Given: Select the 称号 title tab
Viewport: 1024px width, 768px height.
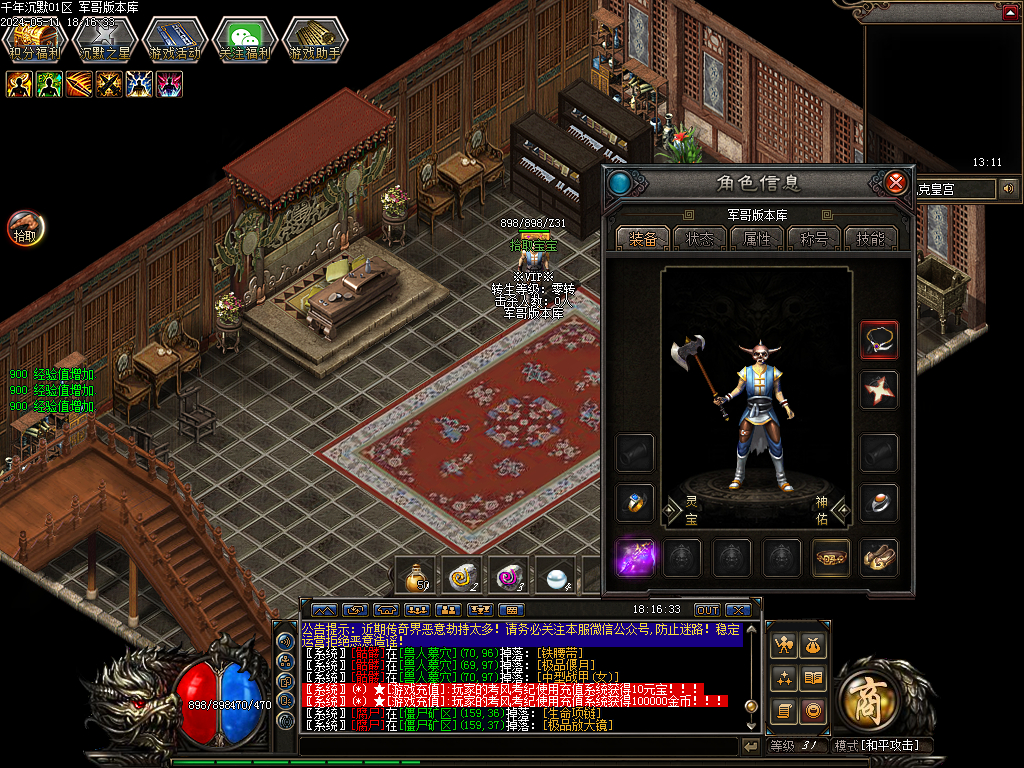Looking at the screenshot, I should pos(814,239).
